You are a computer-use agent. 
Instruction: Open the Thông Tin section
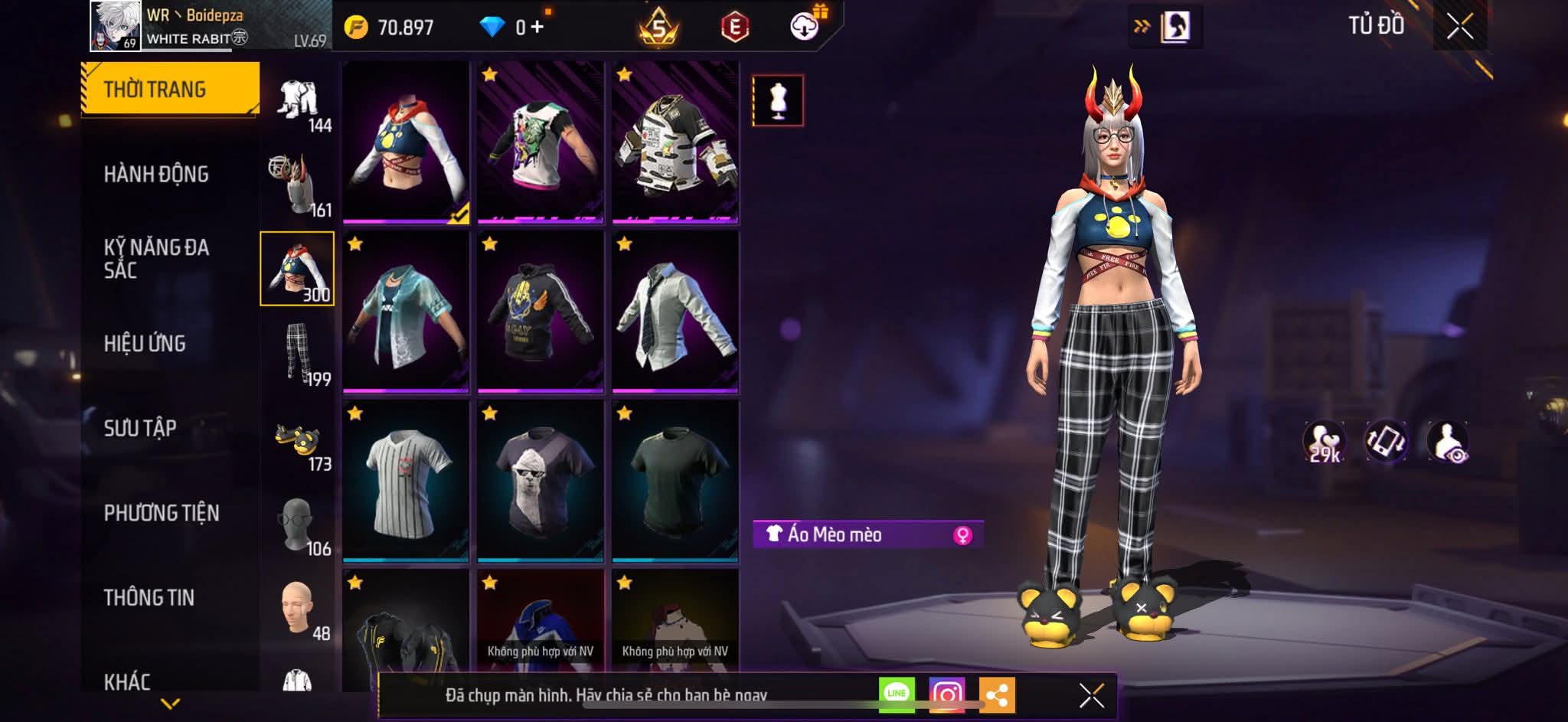tap(149, 598)
